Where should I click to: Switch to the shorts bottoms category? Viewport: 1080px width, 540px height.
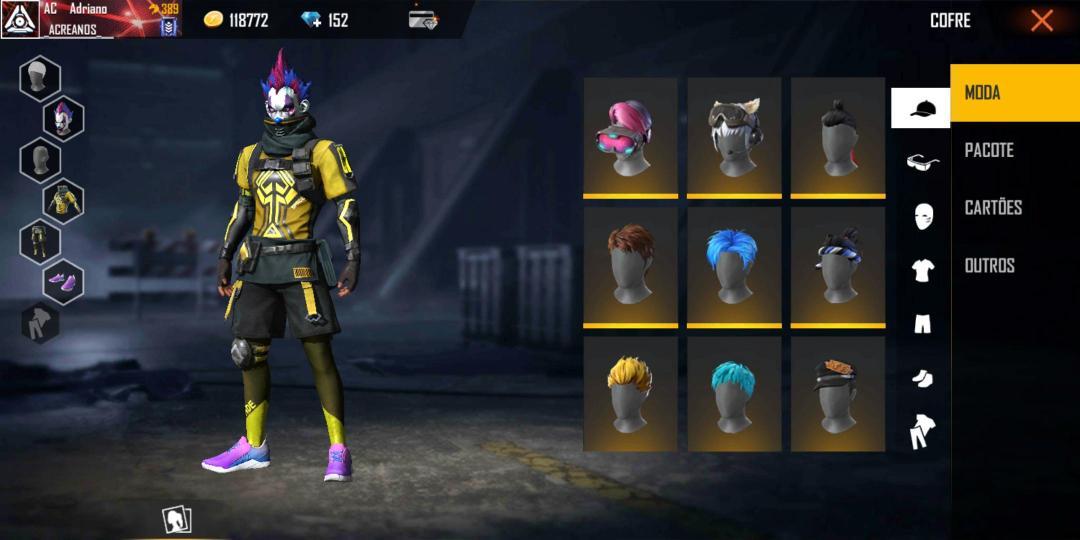point(921,324)
